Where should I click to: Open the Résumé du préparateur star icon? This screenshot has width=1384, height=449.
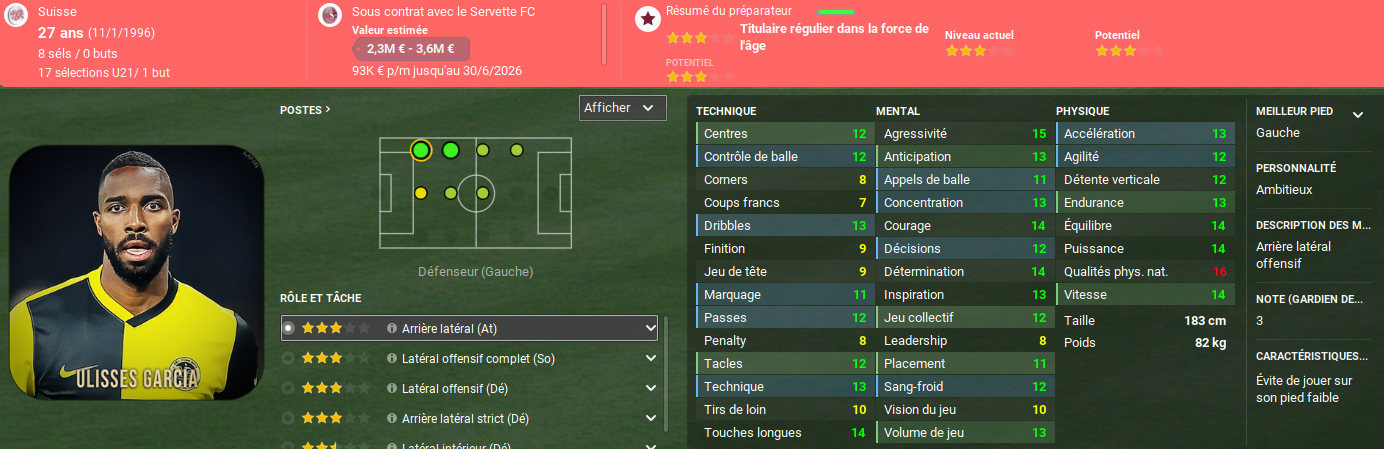648,18
